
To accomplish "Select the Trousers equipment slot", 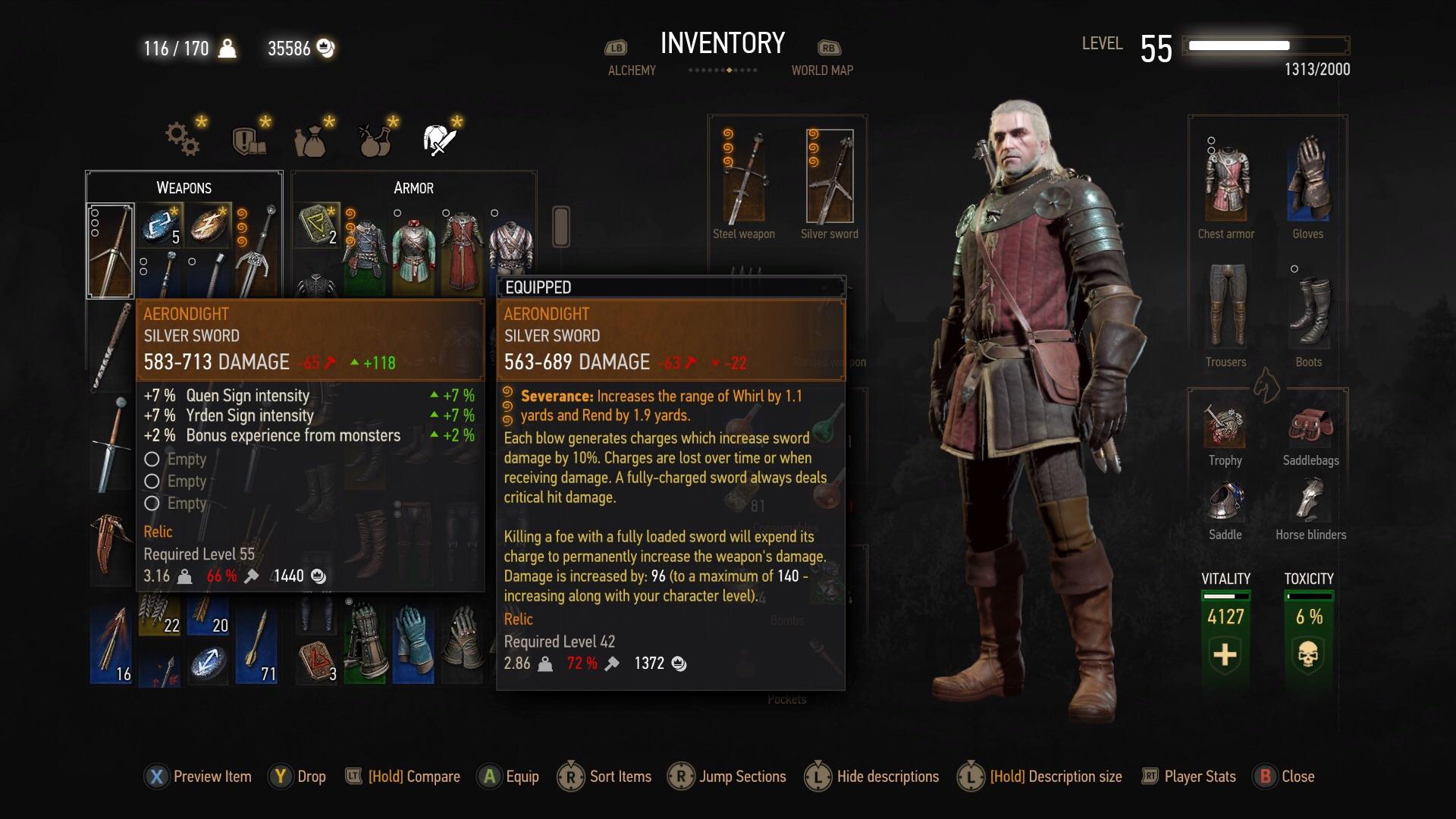I will pos(1225,307).
